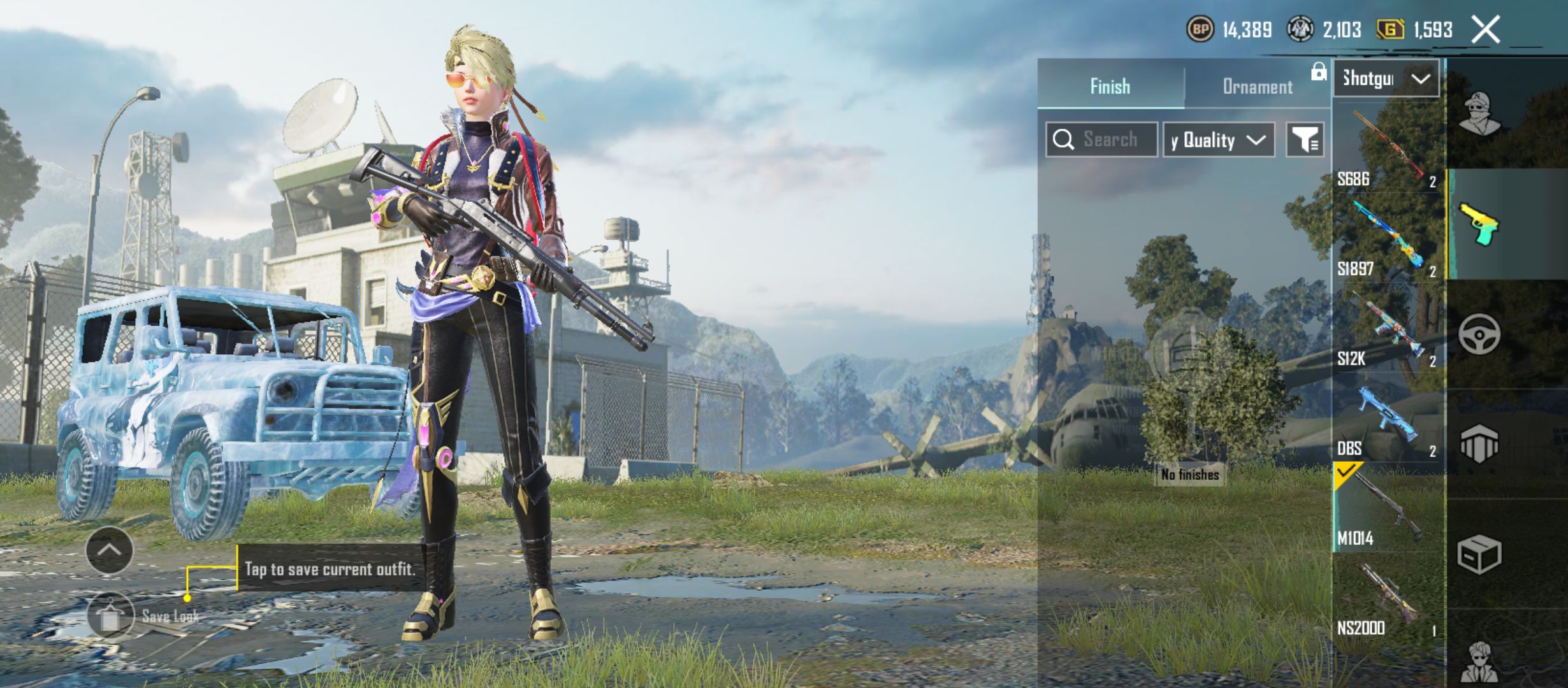Screen dimensions: 1568x688
Task: Open the character outfit category
Action: click(1479, 113)
